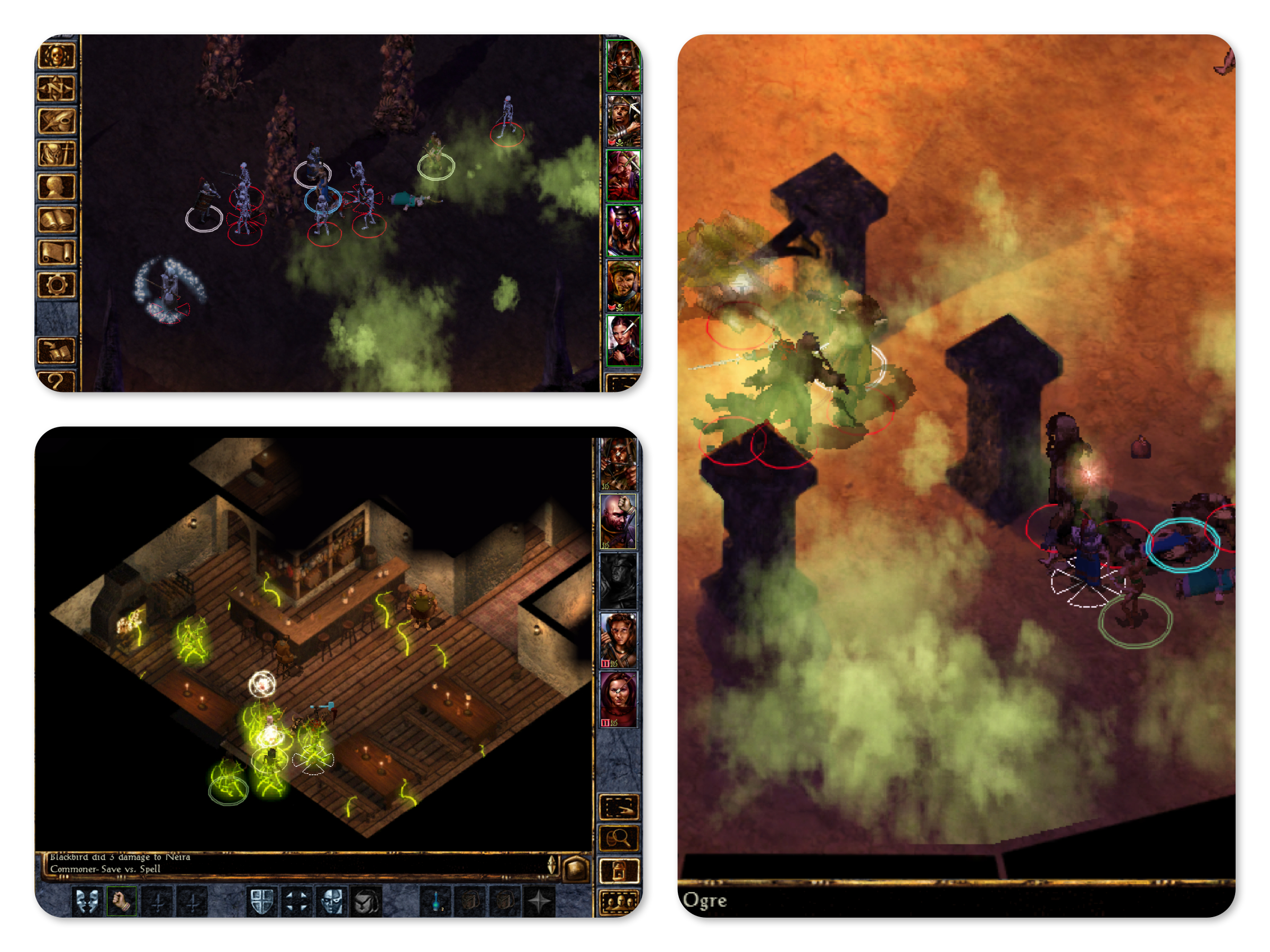Open the journal quill button
This screenshot has width=1270, height=952.
click(56, 121)
